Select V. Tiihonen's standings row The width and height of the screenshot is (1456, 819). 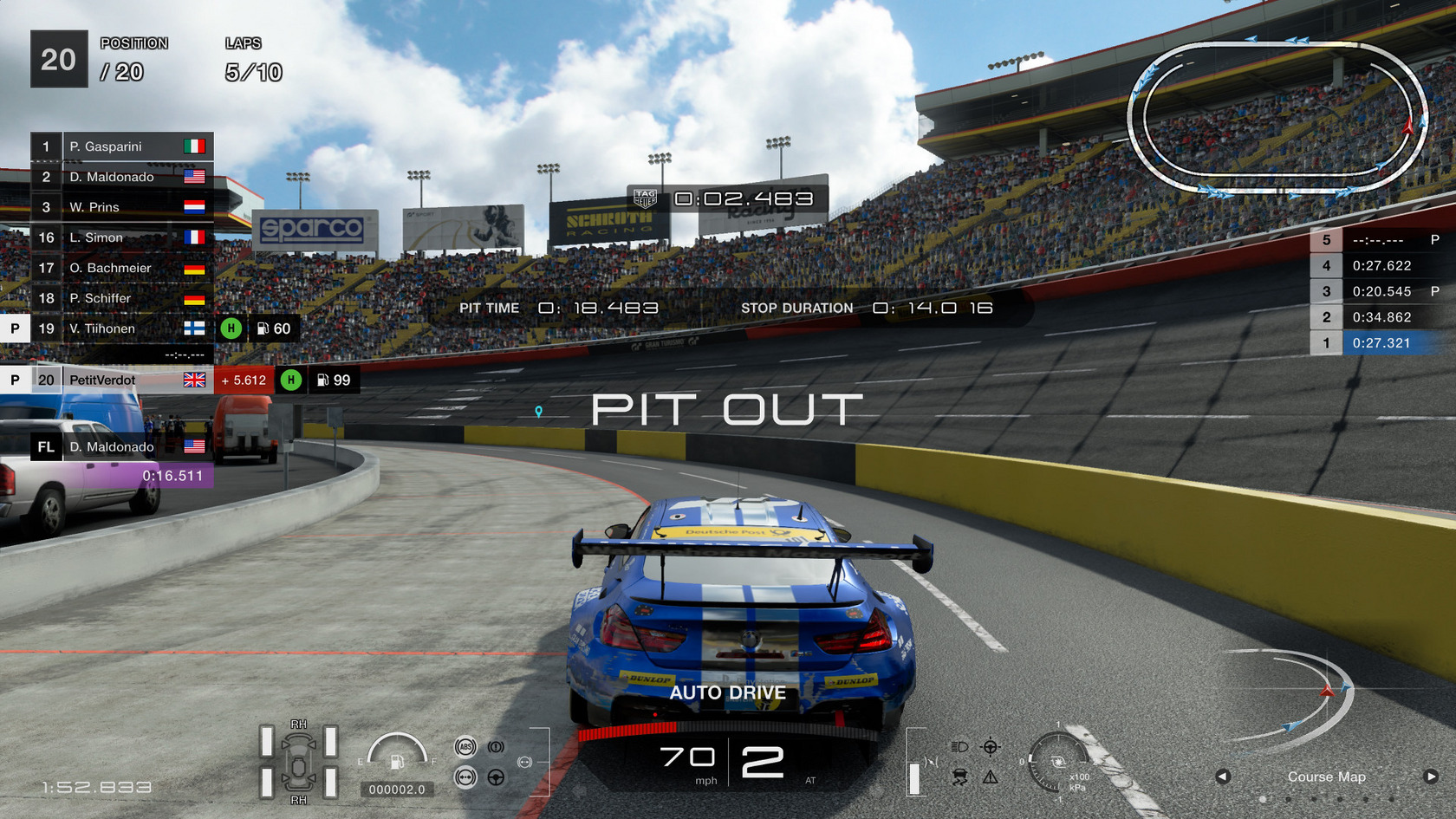(x=121, y=328)
